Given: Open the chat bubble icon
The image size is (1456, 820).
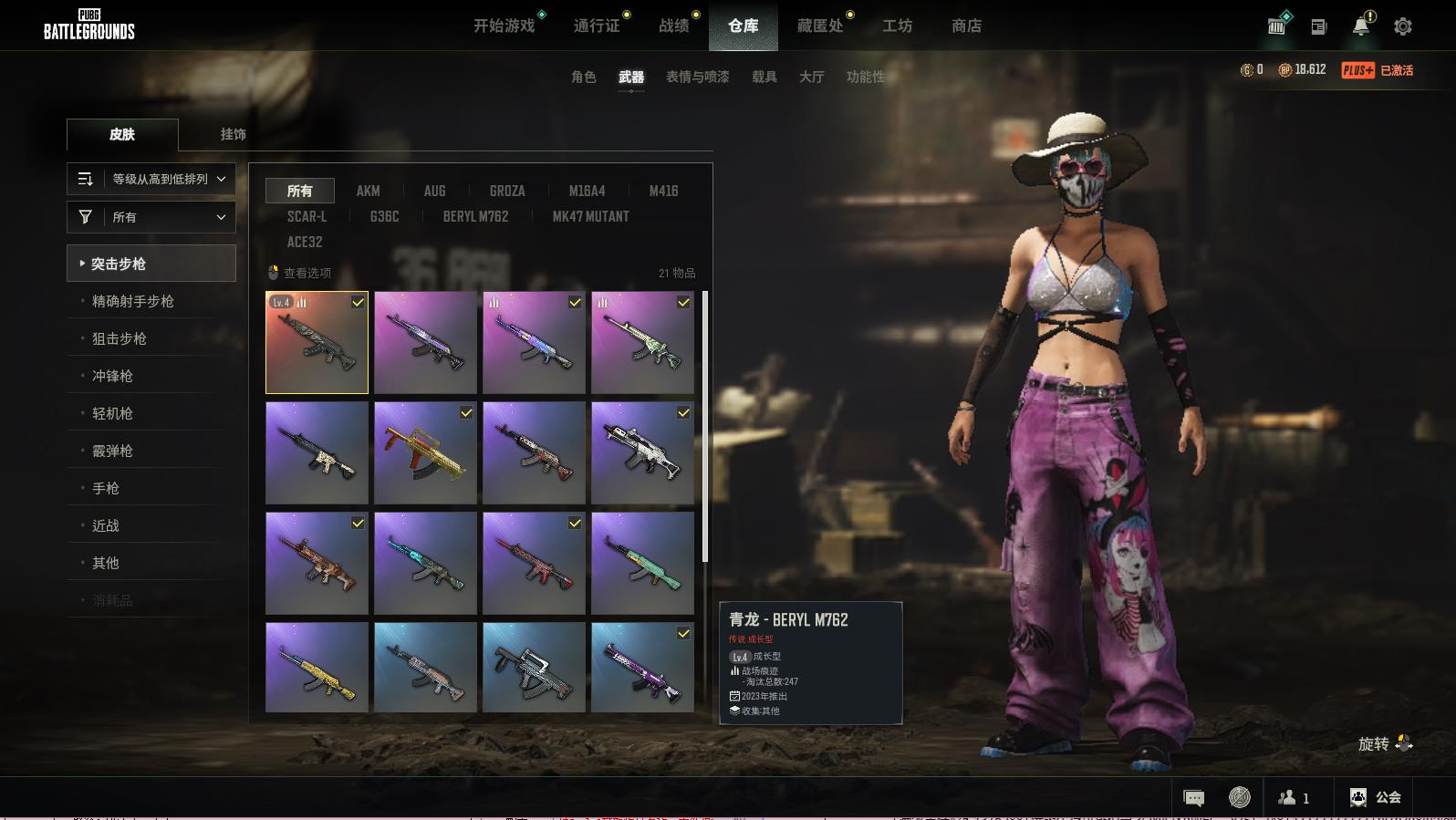Looking at the screenshot, I should point(1193,798).
